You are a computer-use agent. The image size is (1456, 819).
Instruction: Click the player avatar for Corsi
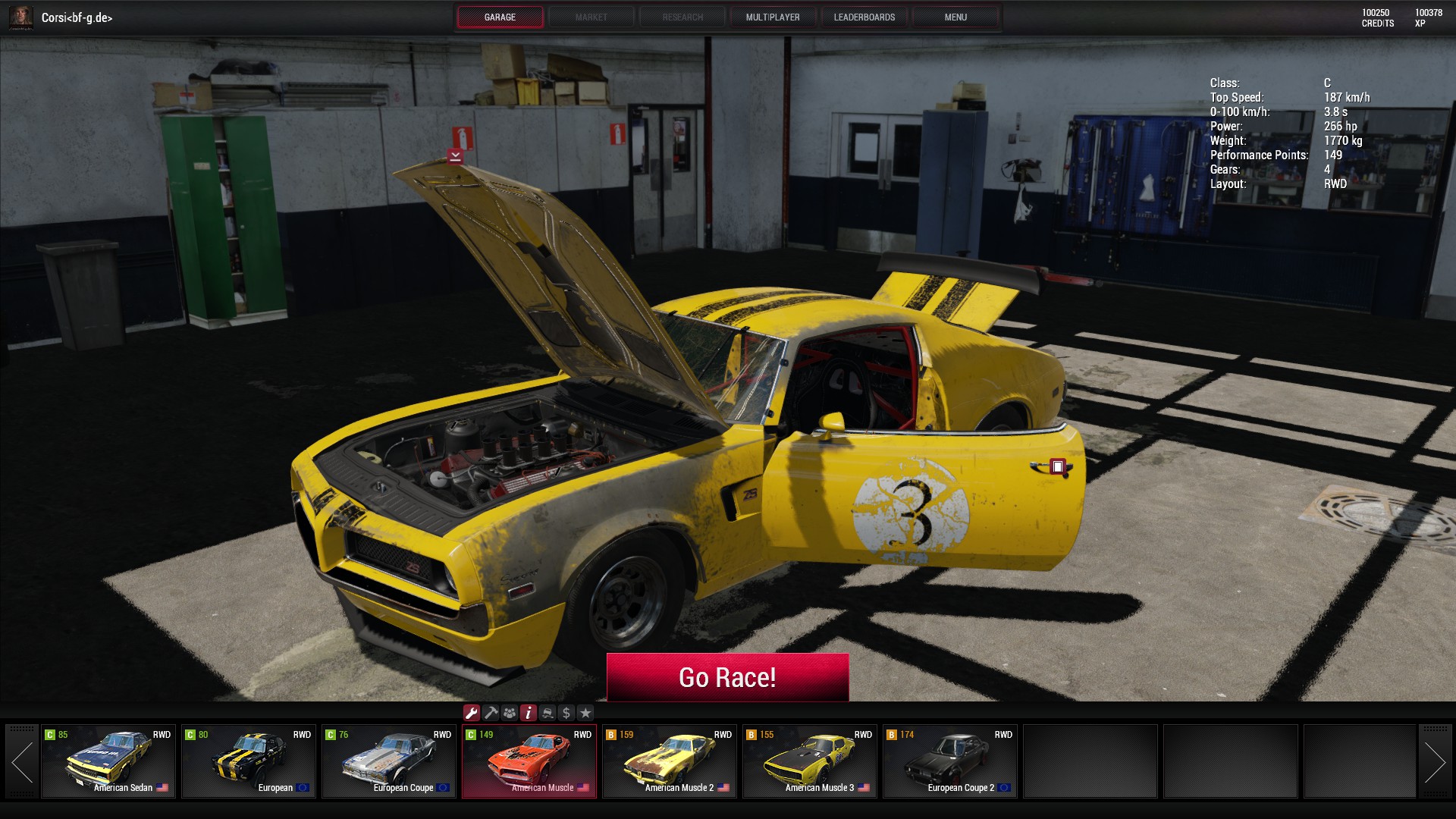21,17
